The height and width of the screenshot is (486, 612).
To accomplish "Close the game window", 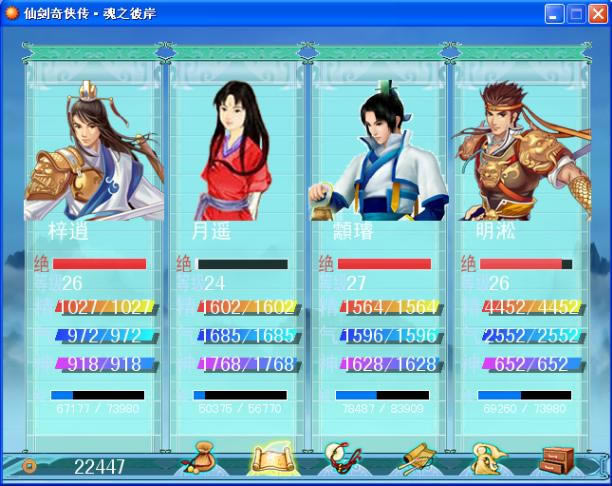I will 597,14.
